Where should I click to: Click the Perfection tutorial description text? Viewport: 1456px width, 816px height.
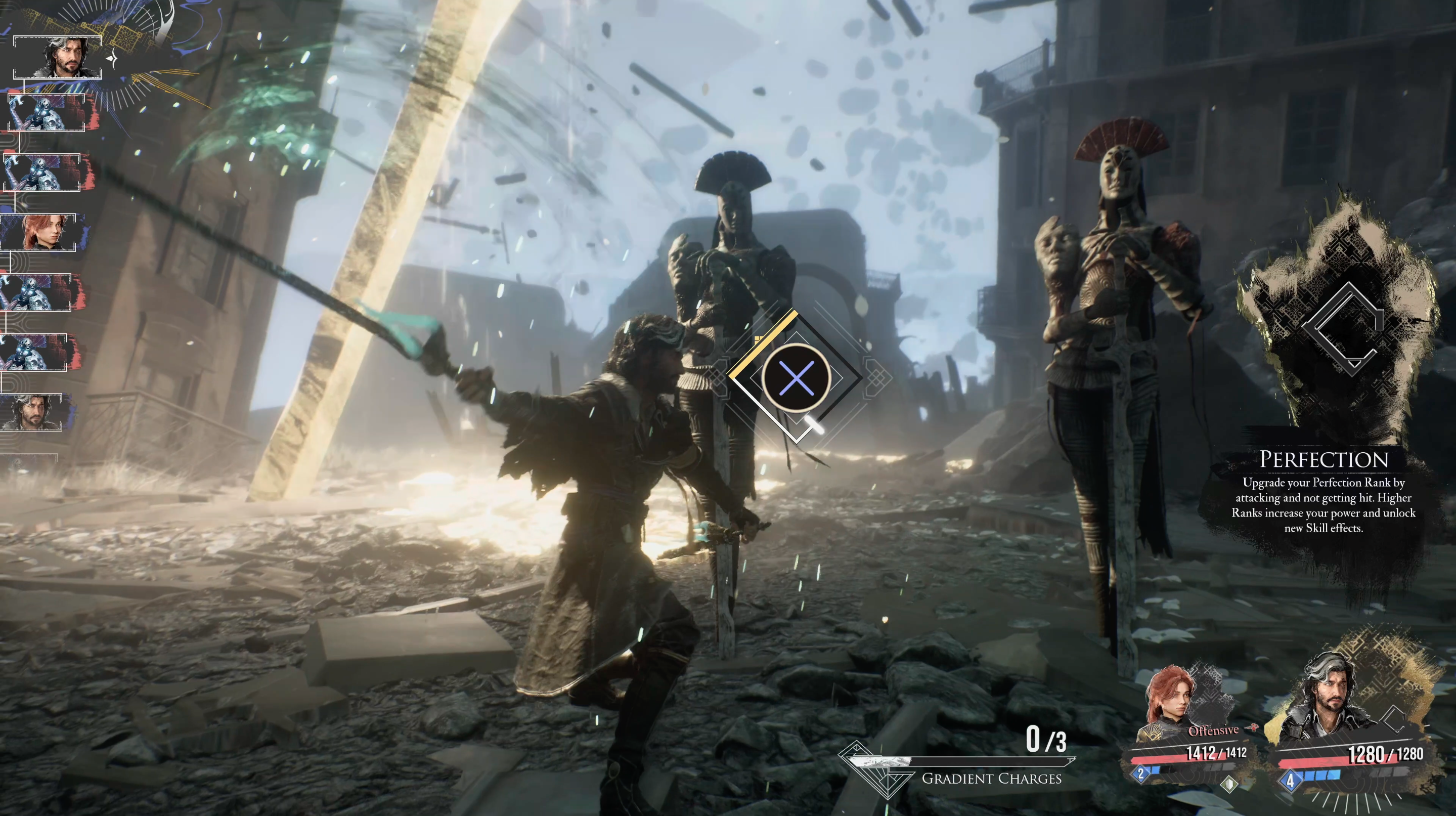1323,505
